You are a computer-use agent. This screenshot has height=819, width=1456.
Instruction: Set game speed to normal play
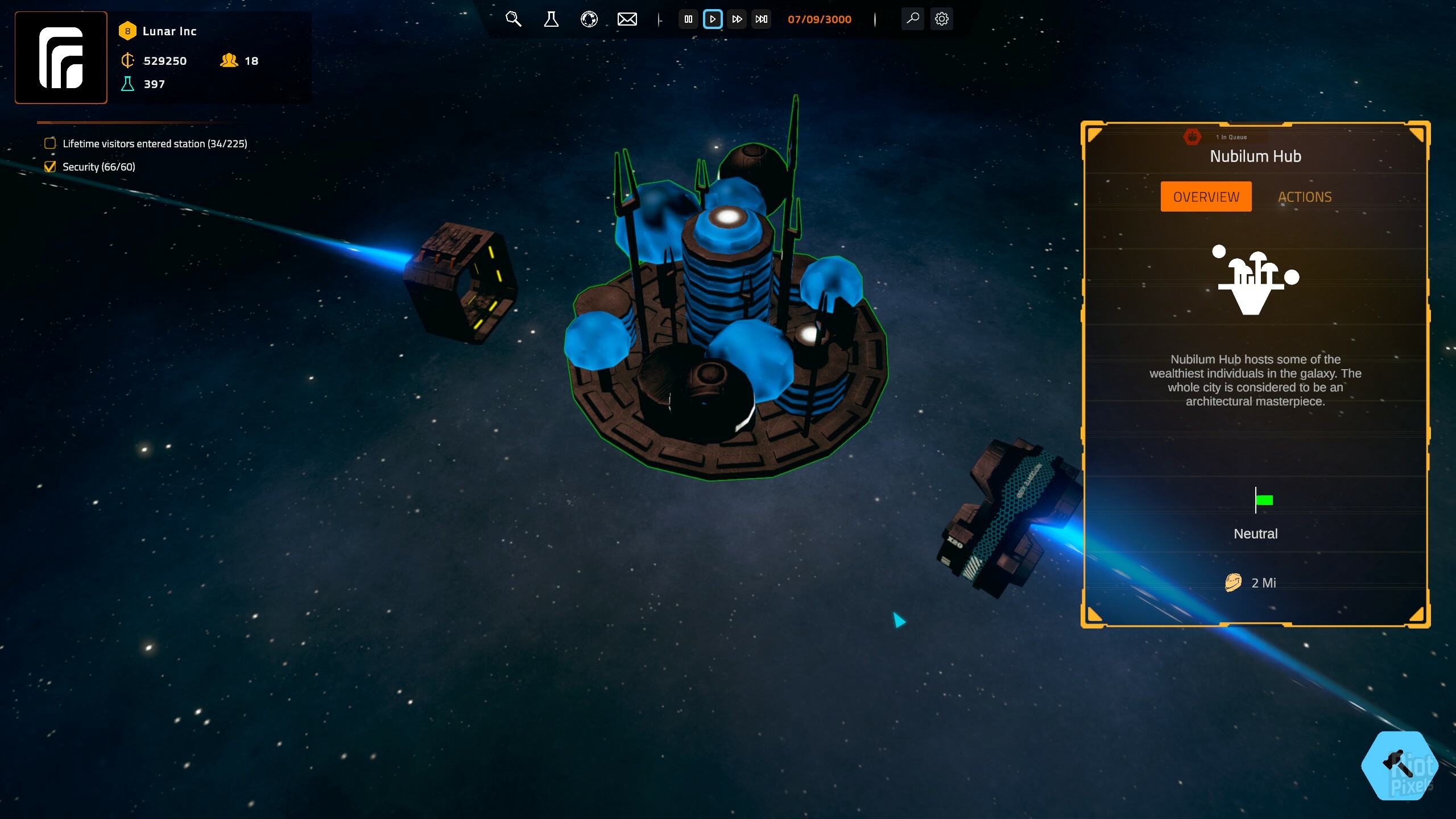click(713, 19)
